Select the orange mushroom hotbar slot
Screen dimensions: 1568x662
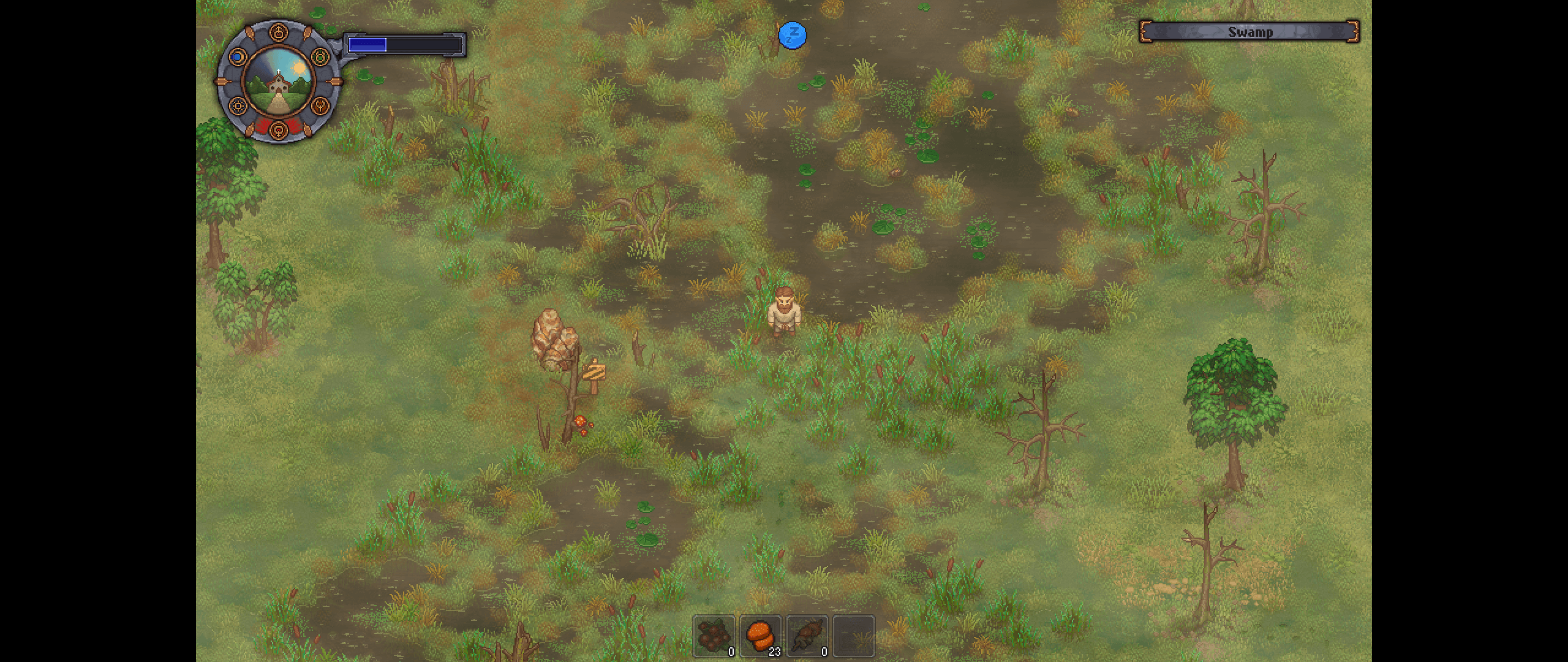tap(760, 636)
